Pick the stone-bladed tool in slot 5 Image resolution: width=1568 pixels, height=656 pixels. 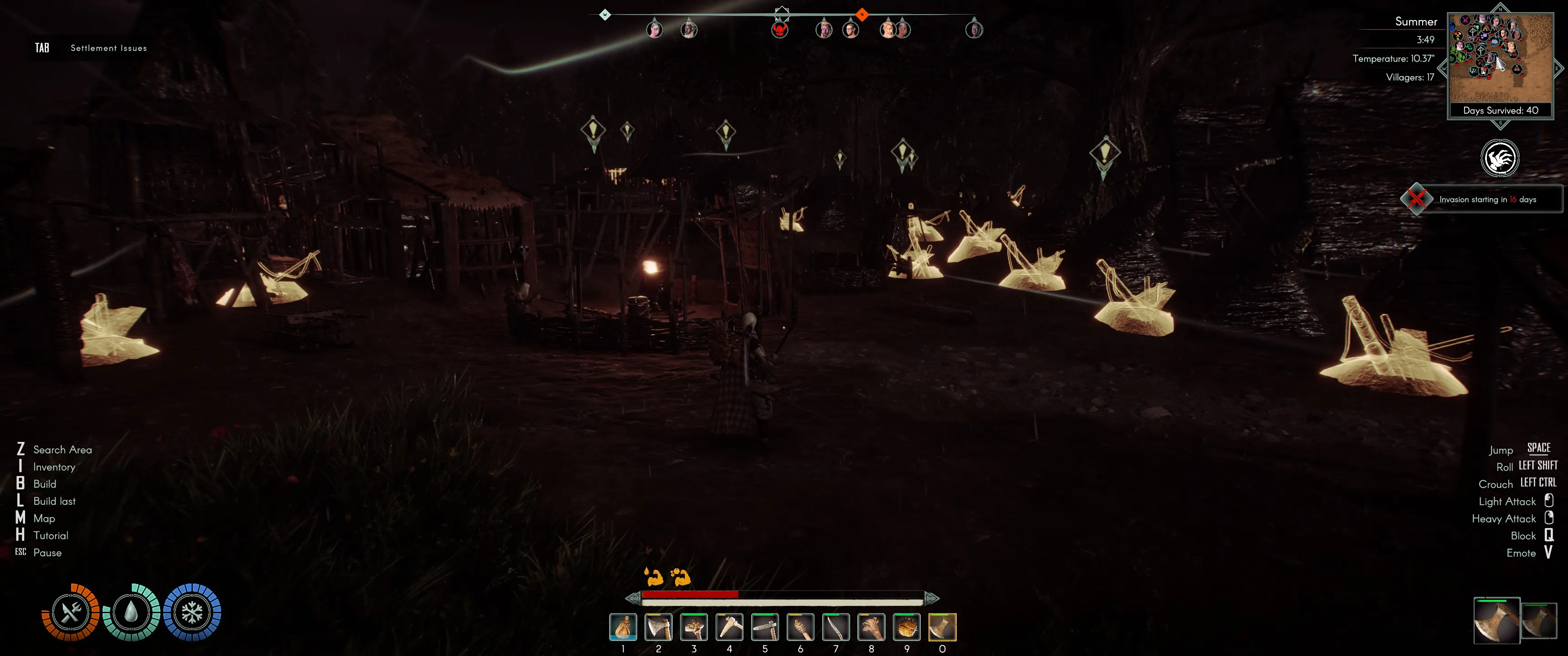pos(764,627)
